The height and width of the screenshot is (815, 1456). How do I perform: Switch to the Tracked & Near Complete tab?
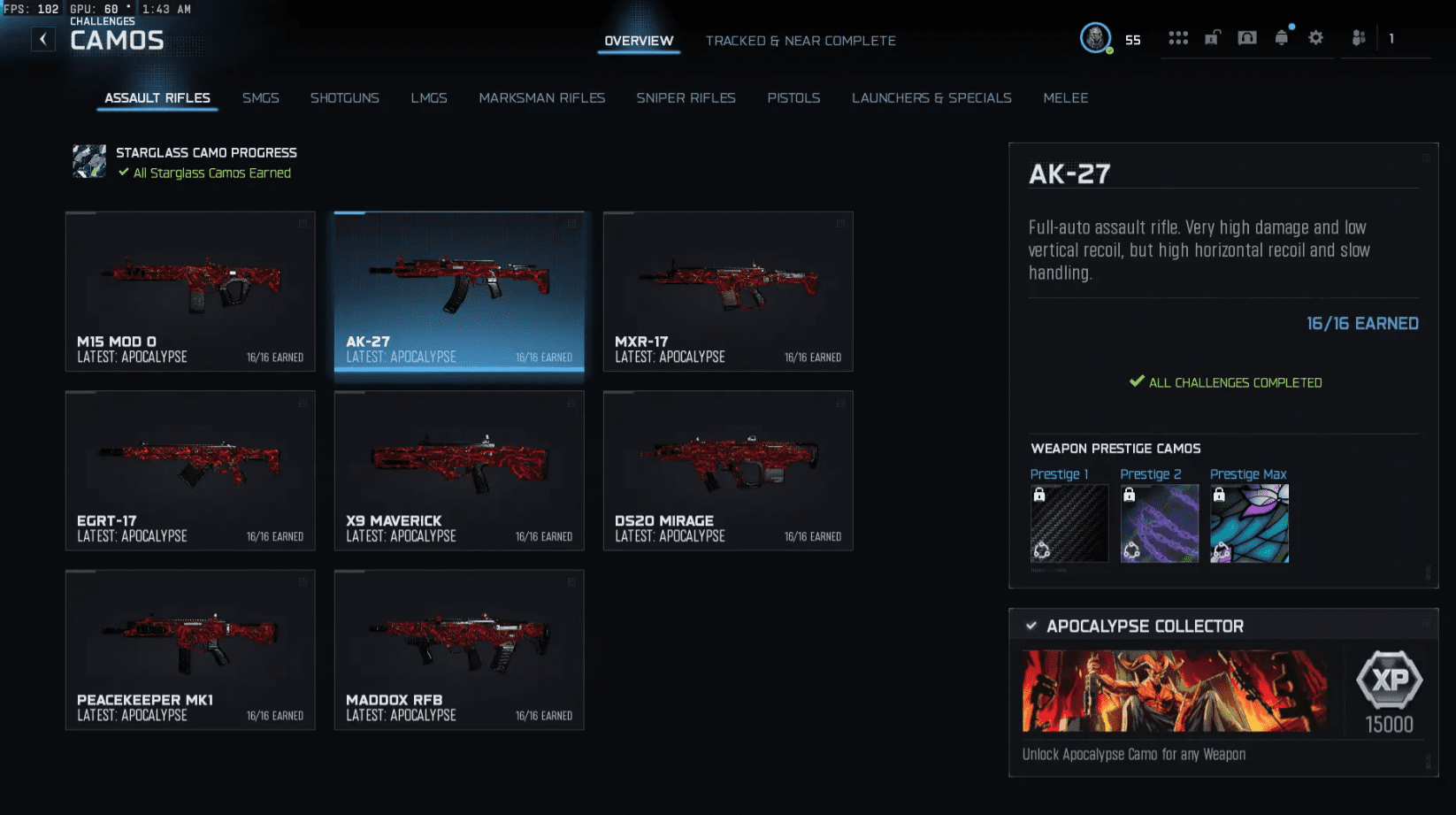coord(801,41)
